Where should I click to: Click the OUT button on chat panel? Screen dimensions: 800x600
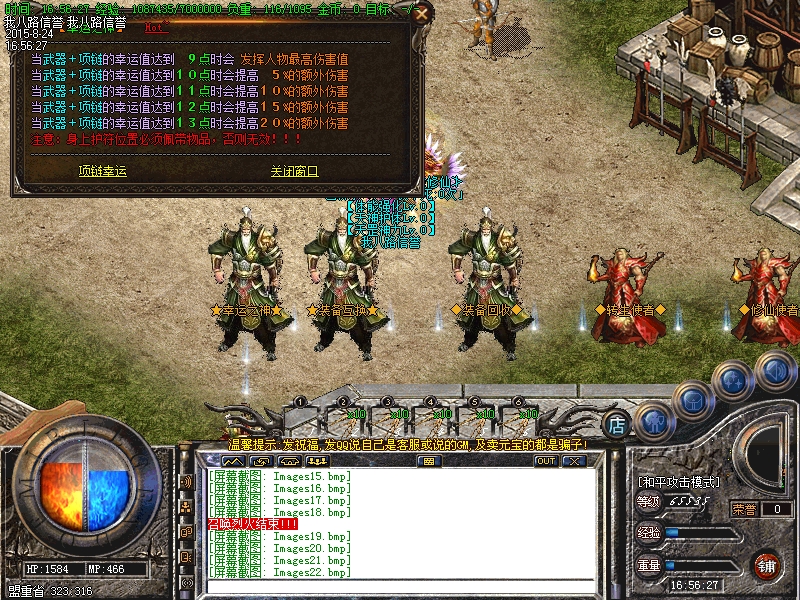[545, 461]
